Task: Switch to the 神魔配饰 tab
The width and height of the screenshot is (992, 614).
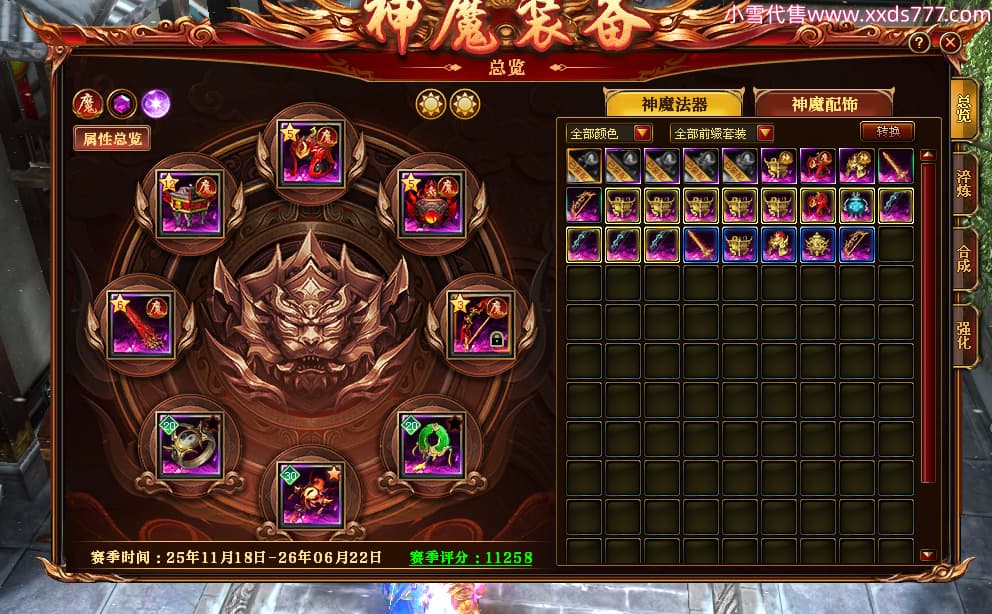Action: (x=824, y=104)
